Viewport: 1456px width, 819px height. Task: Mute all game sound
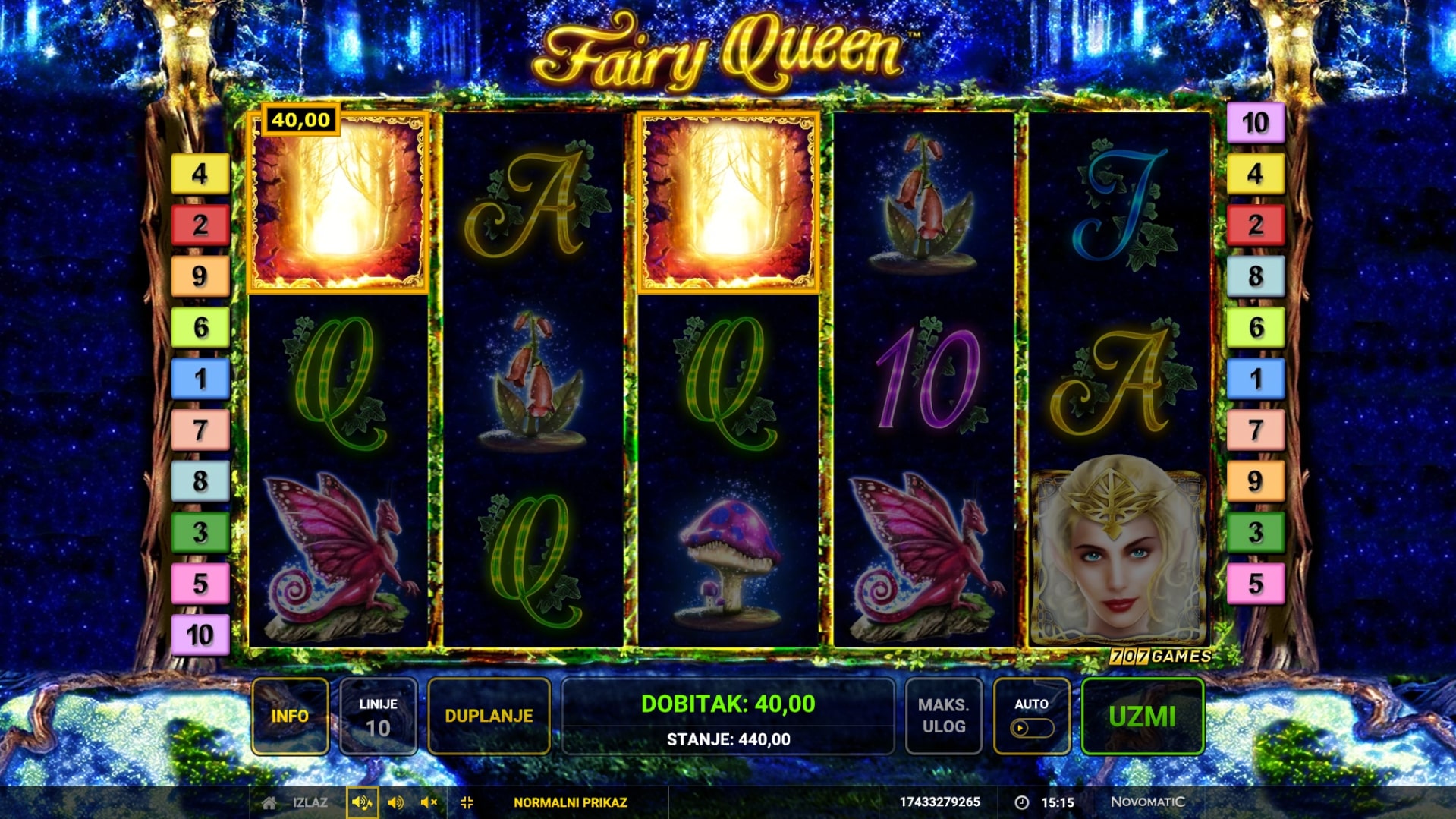click(429, 802)
